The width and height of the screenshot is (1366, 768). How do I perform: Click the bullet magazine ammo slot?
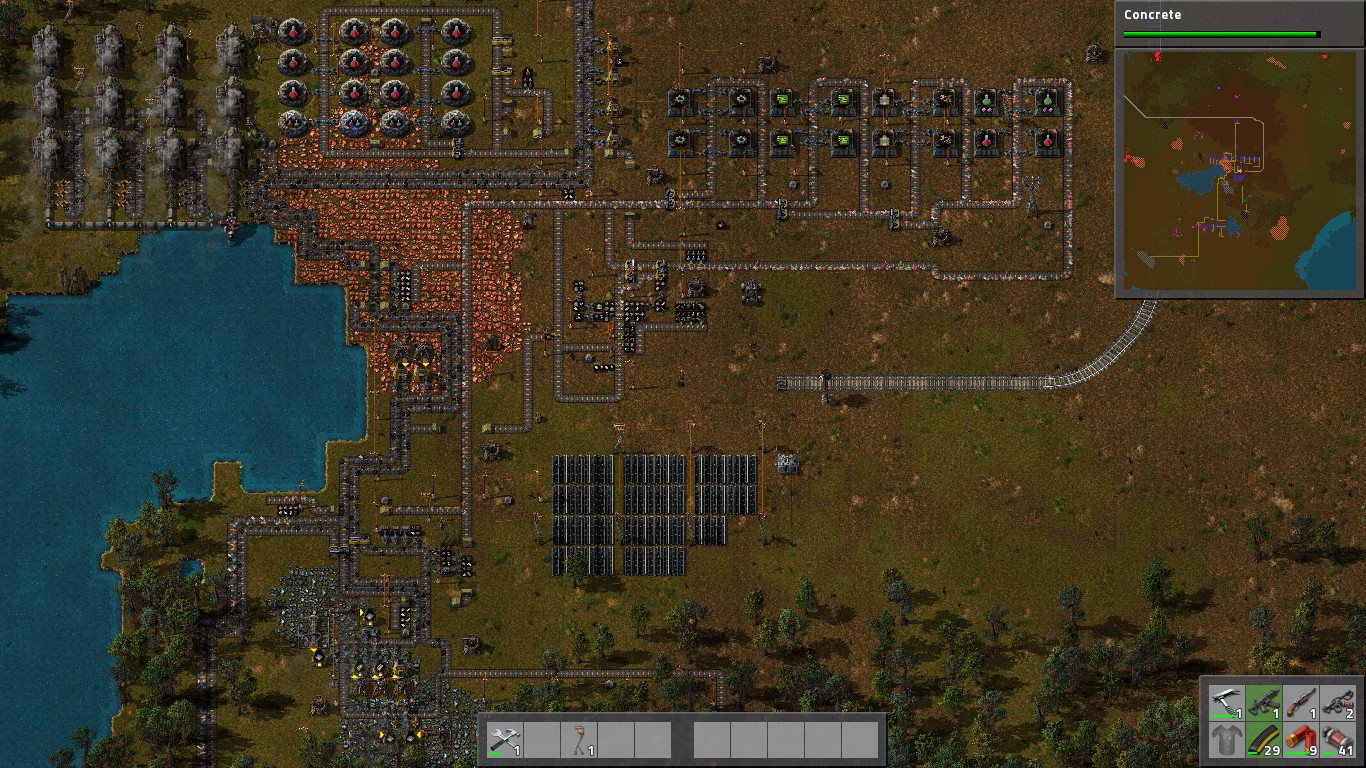pos(1262,741)
